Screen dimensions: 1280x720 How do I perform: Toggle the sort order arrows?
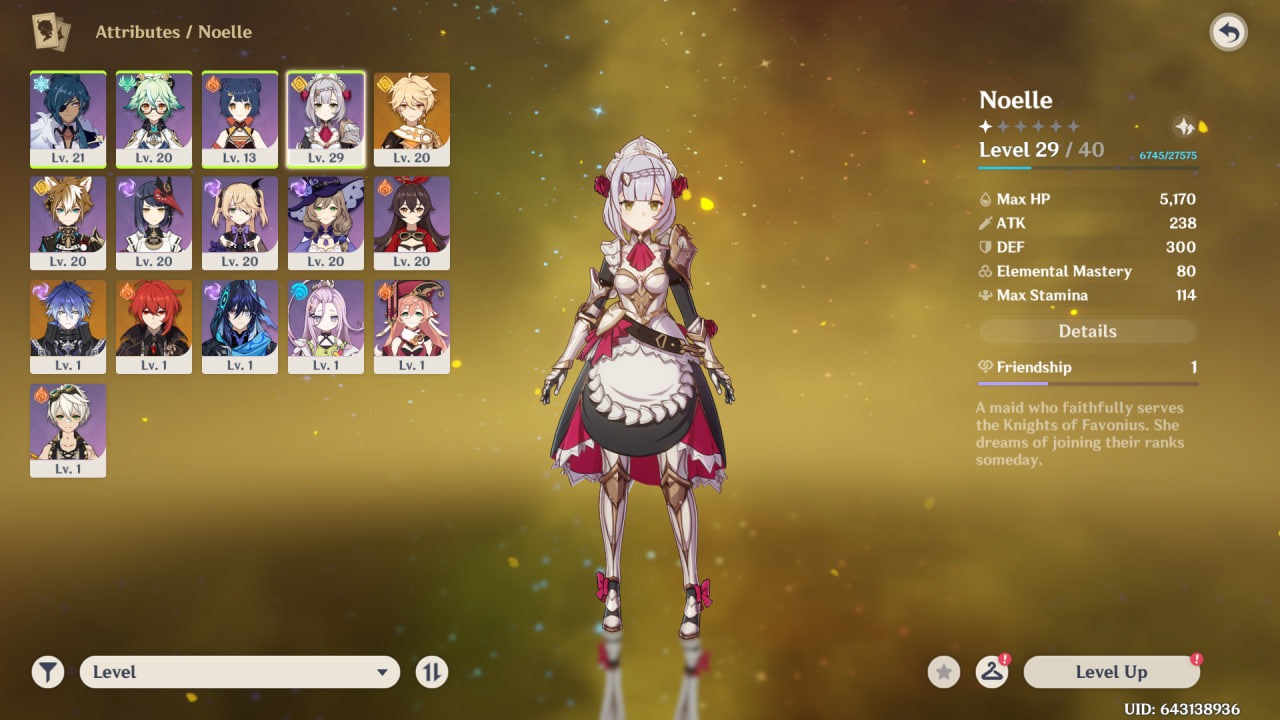pos(432,672)
